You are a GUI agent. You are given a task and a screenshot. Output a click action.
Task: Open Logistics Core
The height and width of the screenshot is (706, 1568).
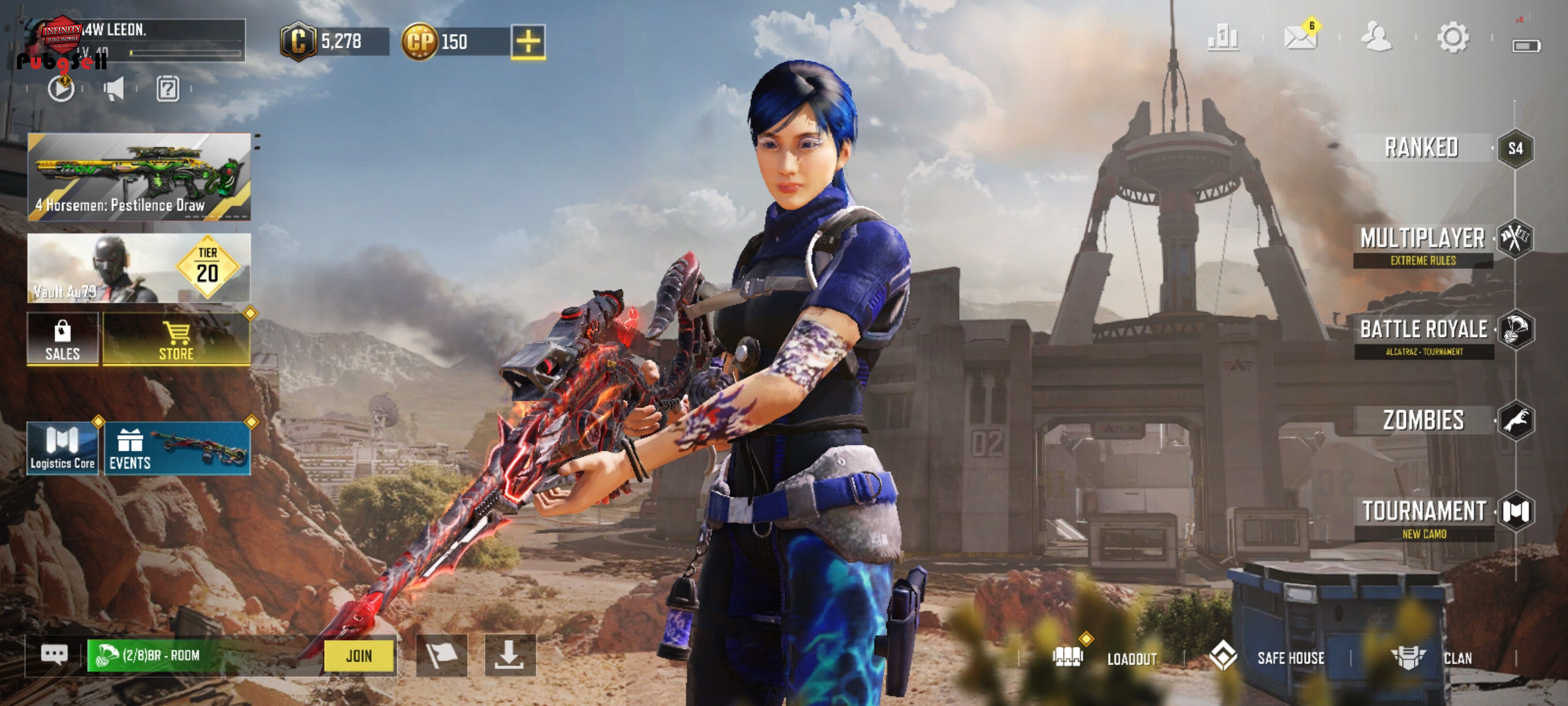(63, 448)
